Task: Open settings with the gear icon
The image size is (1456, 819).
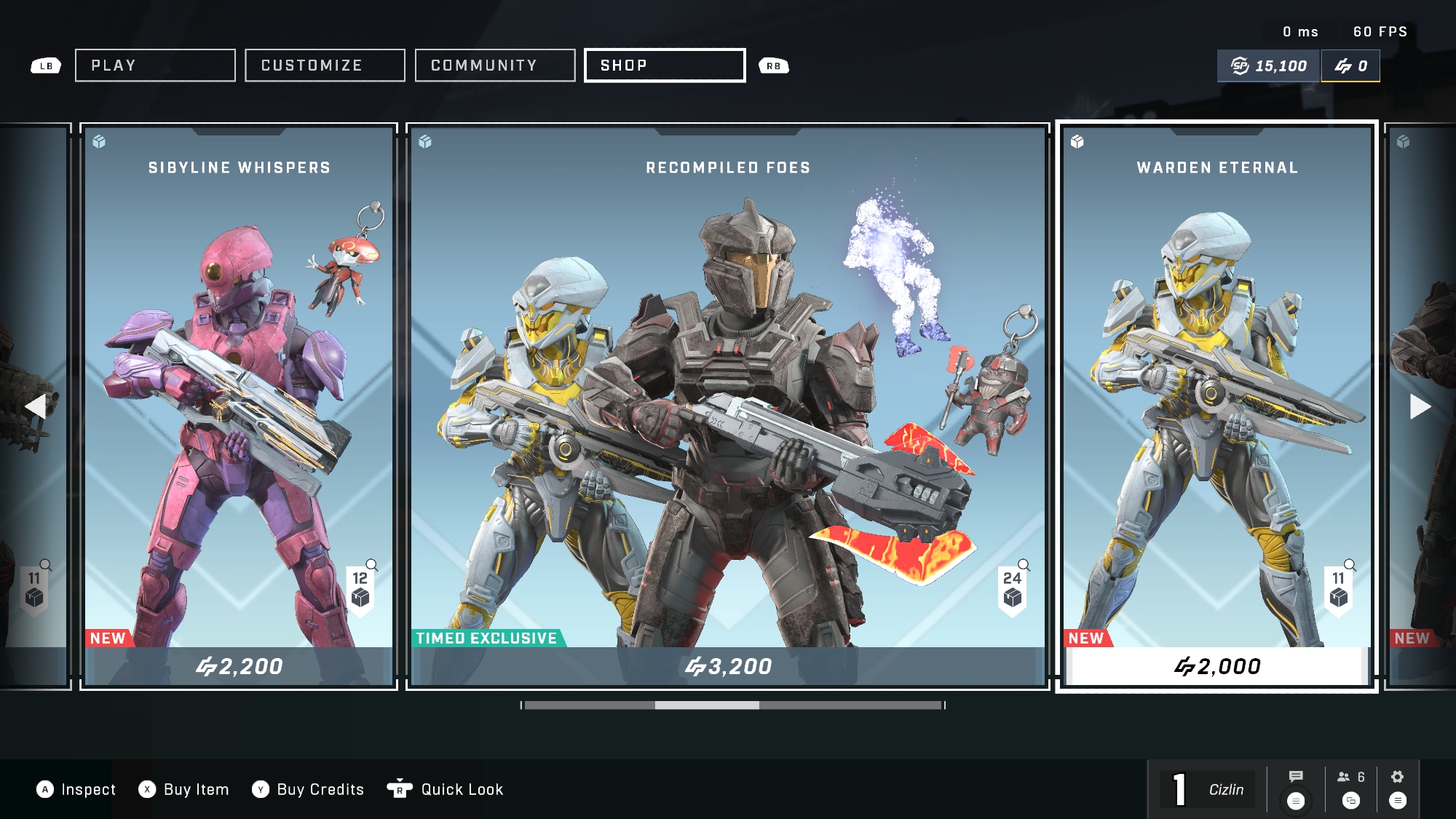Action: click(x=1397, y=777)
